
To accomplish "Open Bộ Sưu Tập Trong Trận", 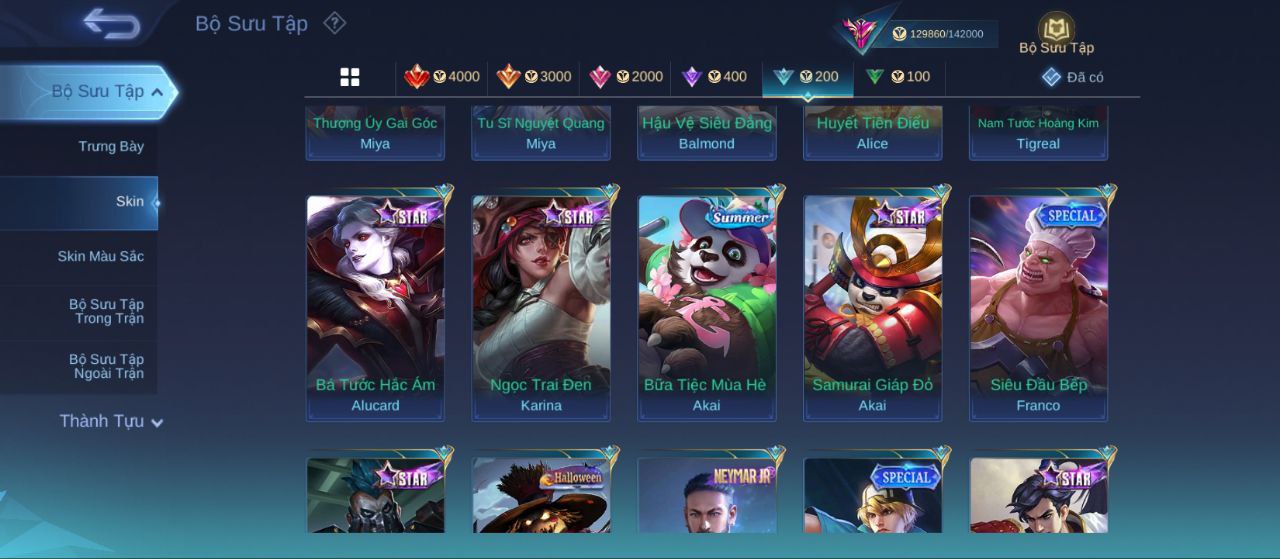I will 106,312.
